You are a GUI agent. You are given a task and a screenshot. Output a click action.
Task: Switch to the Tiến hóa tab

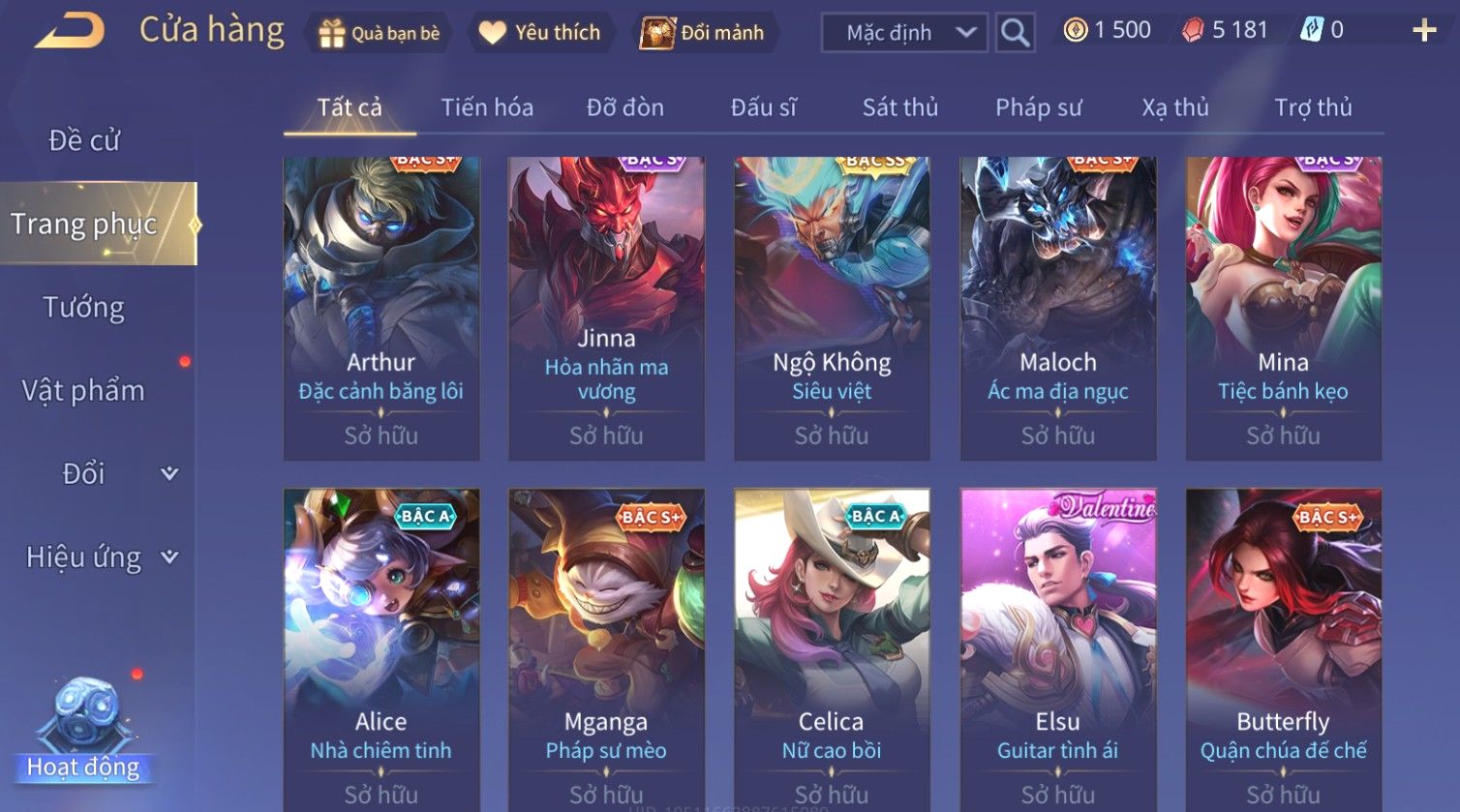(487, 107)
